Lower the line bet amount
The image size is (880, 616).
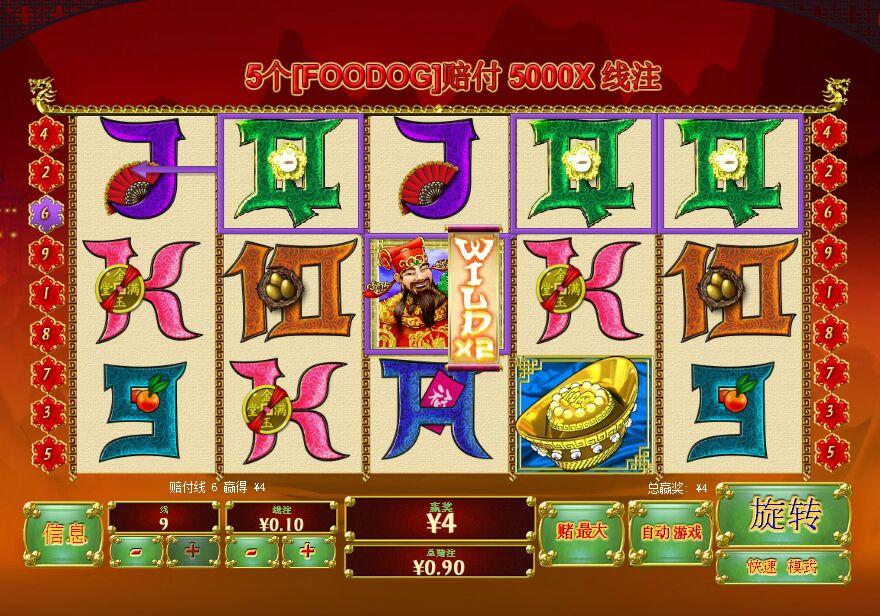[x=252, y=551]
